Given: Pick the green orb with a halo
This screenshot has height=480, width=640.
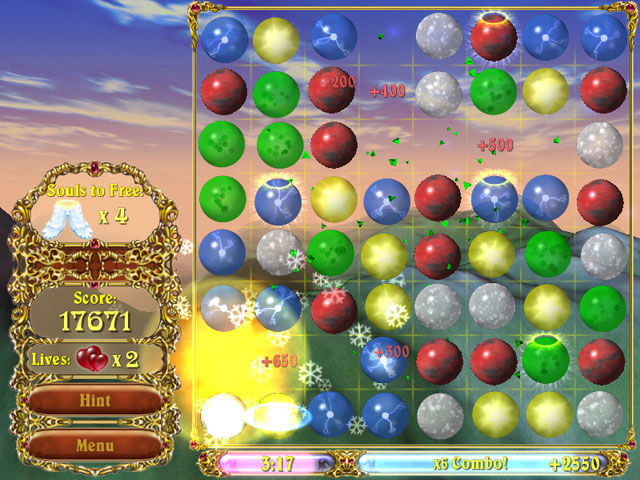Looking at the screenshot, I should [x=546, y=358].
